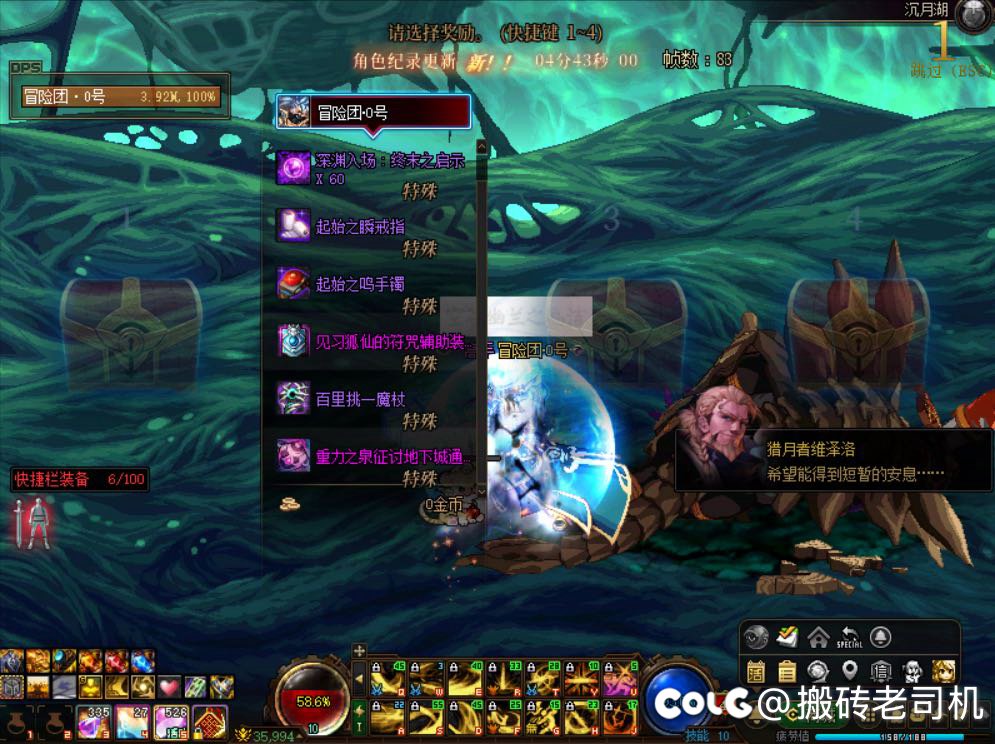Open the bell notification icon
The width and height of the screenshot is (995, 744).
[880, 637]
